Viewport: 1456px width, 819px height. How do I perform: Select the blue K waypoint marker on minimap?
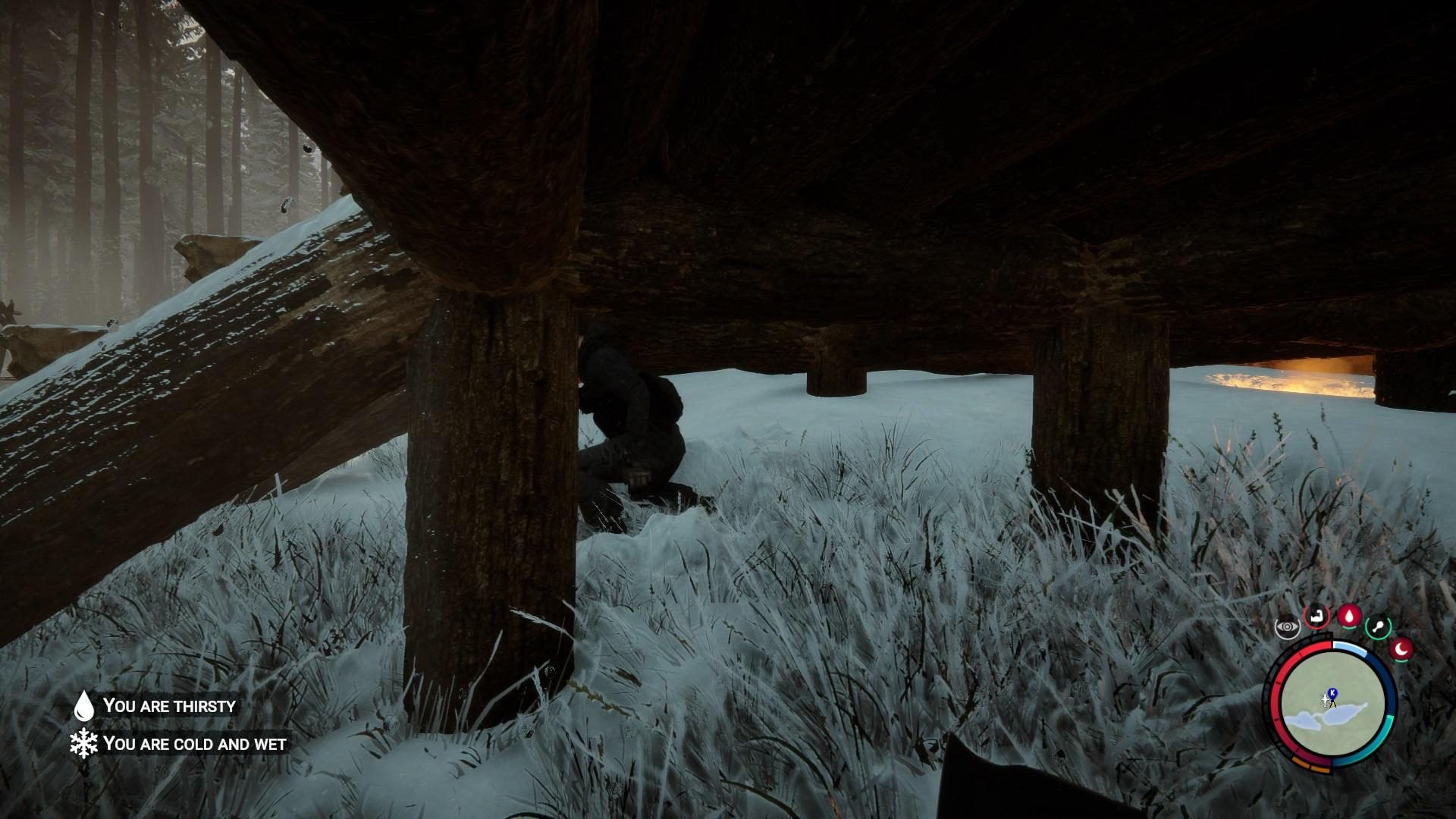(x=1332, y=693)
